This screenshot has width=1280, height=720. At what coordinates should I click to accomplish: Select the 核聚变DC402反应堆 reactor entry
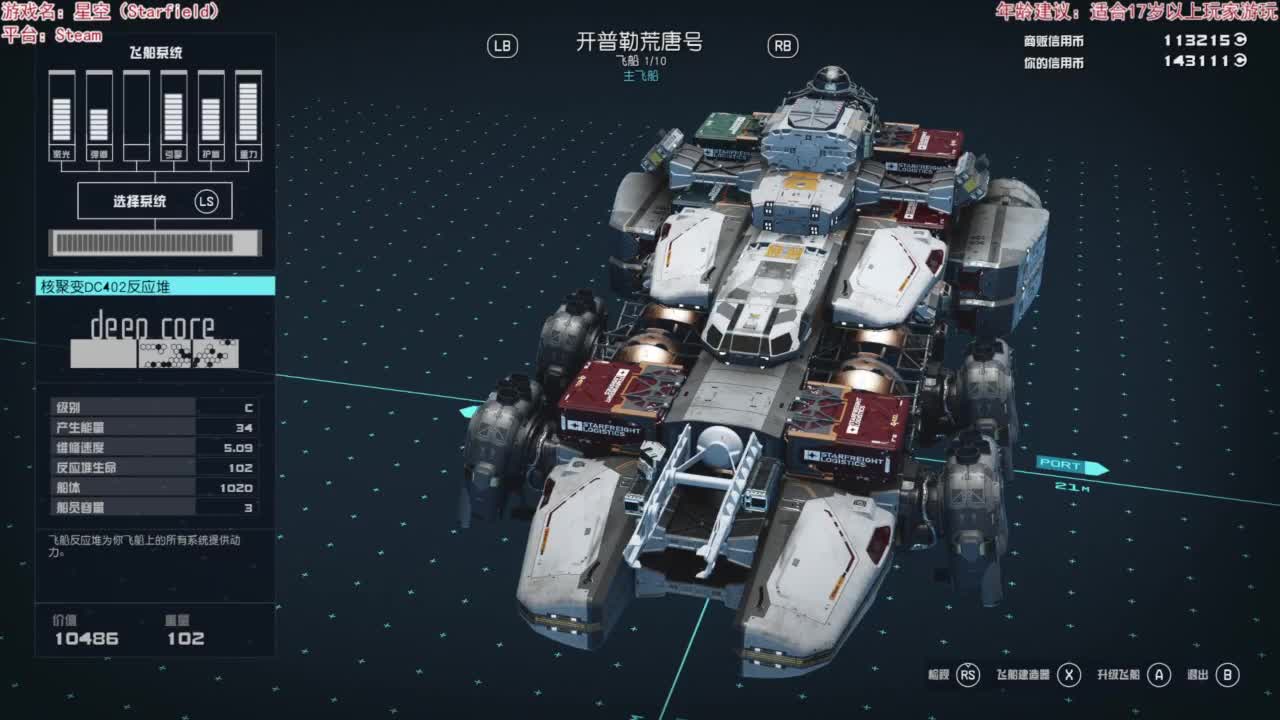coord(155,287)
